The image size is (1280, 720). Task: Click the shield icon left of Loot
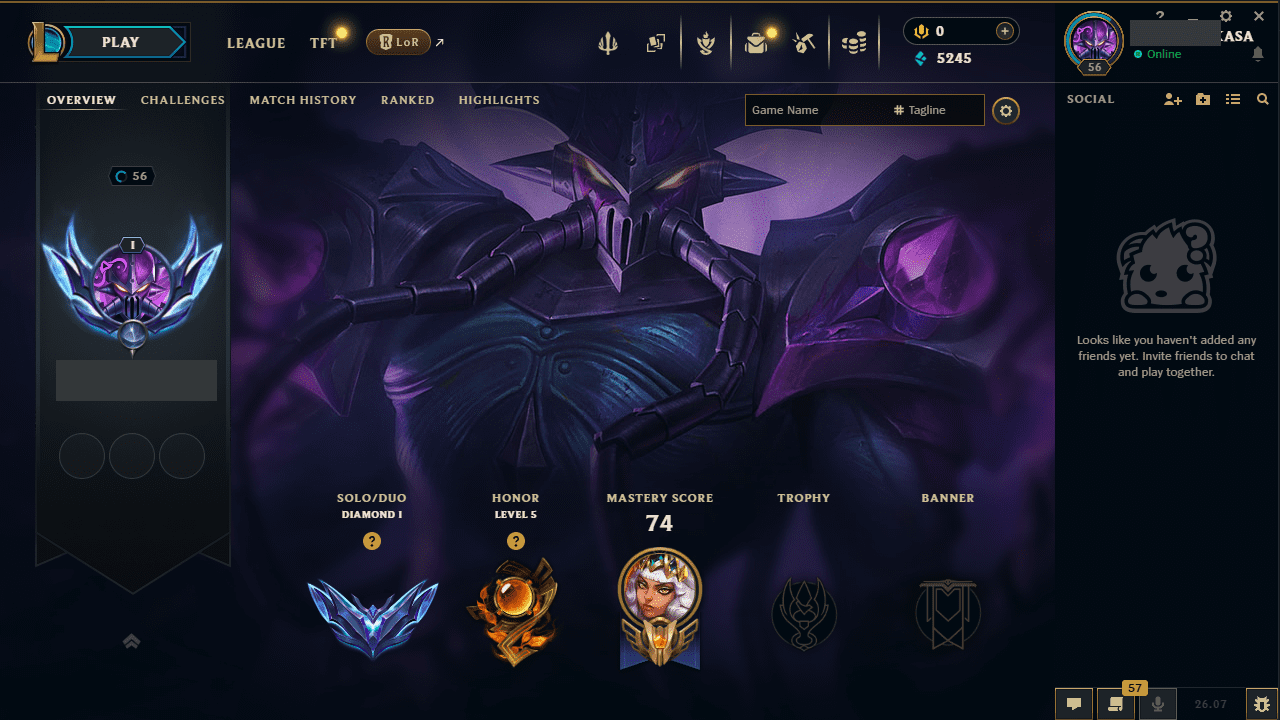[x=706, y=42]
